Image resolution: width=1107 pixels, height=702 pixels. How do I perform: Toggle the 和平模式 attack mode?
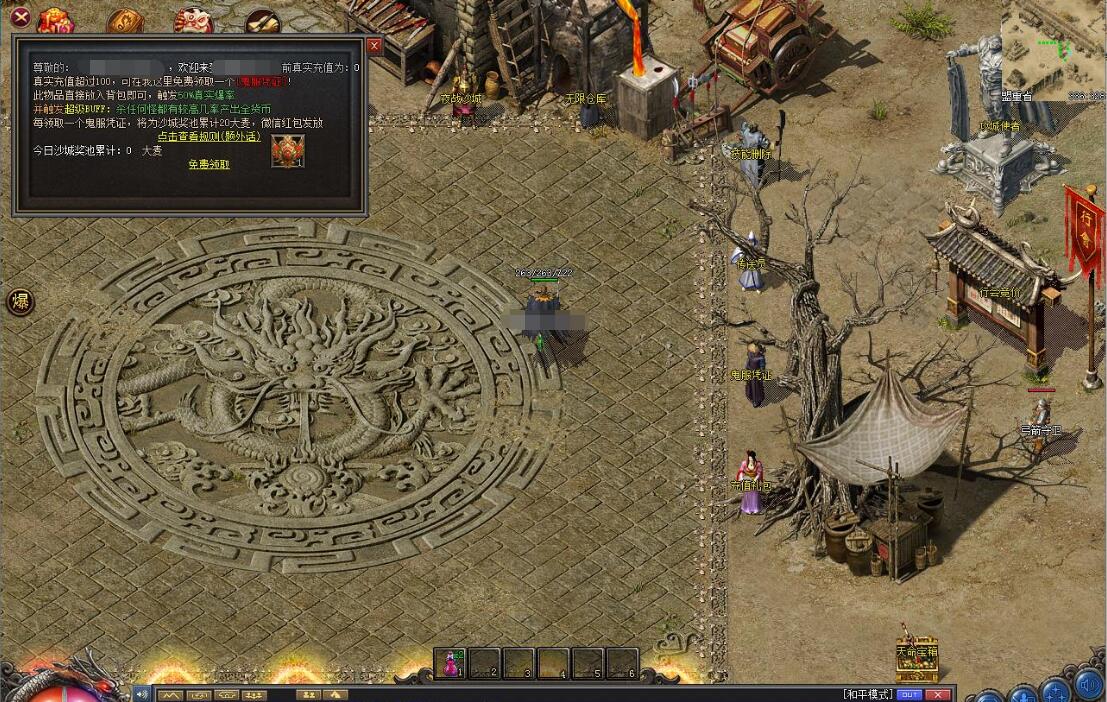pyautogui.click(x=867, y=693)
